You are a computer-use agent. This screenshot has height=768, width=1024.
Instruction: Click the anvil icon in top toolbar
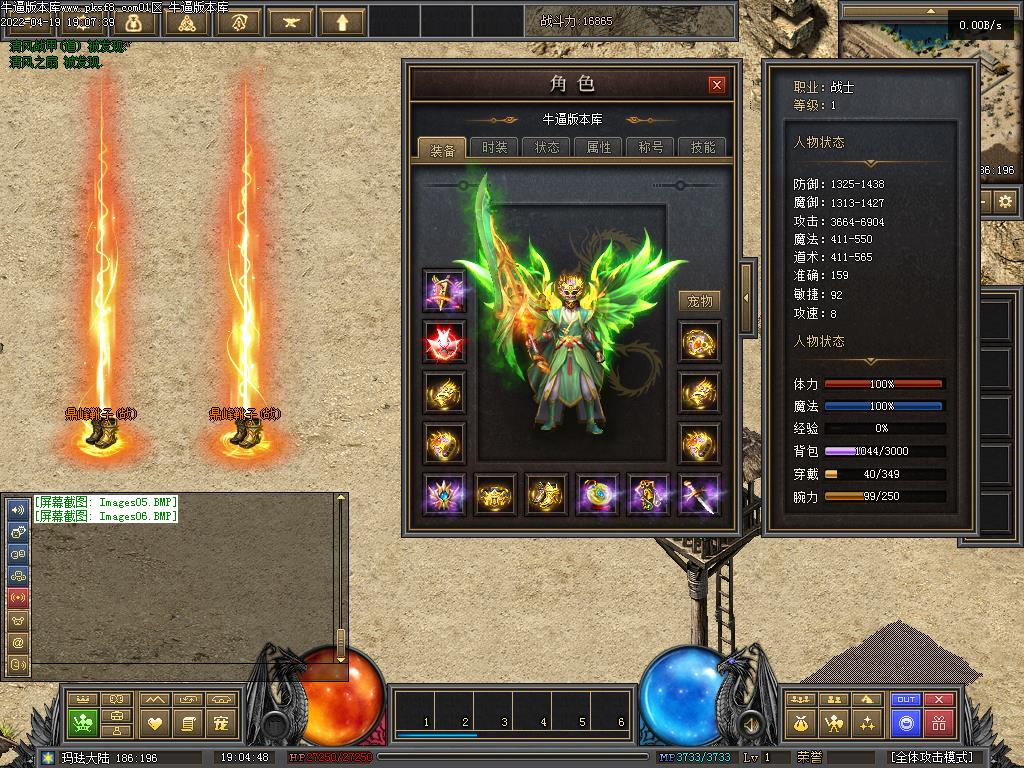(291, 21)
